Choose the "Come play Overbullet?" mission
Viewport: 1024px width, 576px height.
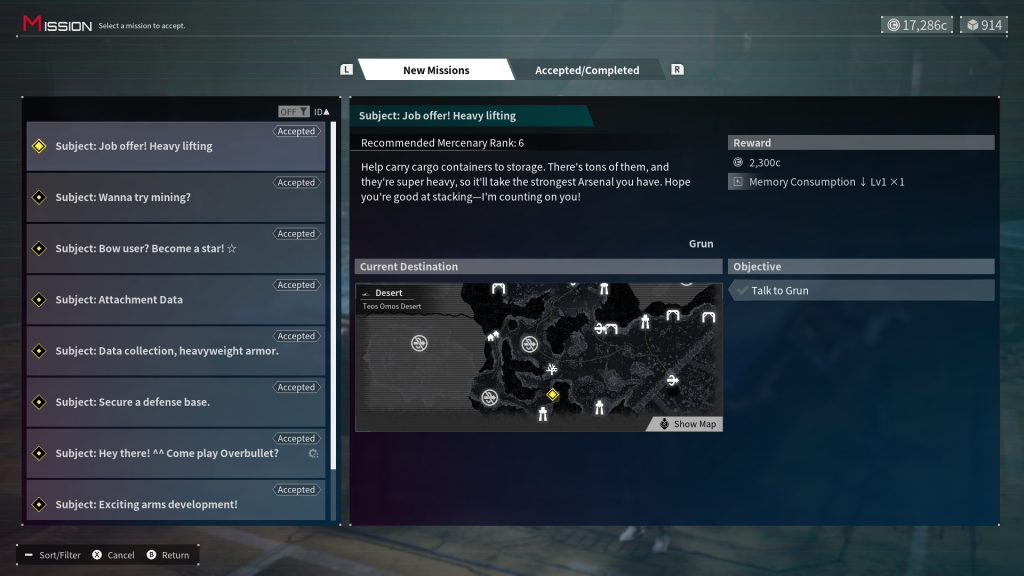click(176, 453)
